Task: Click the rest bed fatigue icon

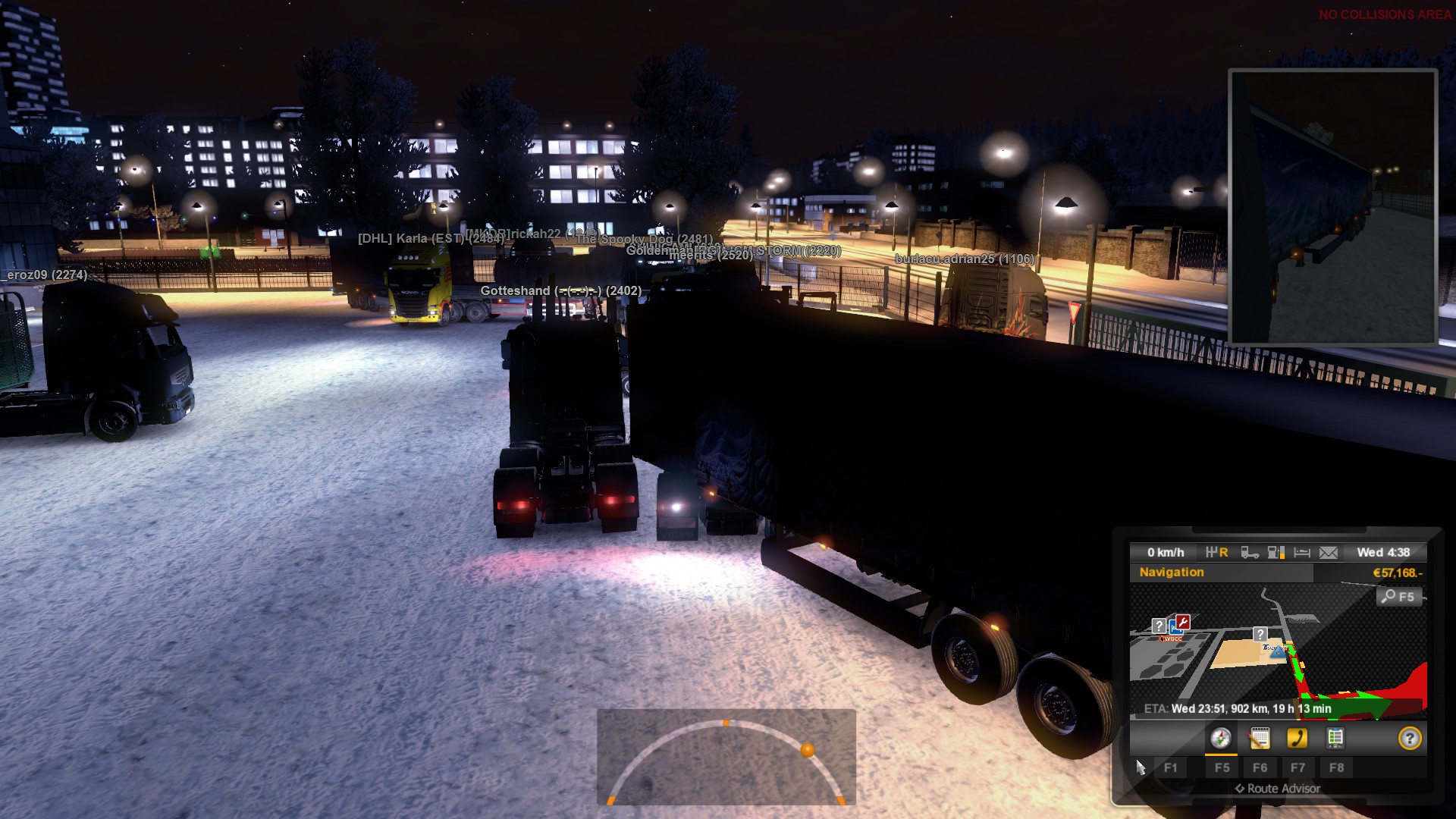Action: click(1302, 553)
